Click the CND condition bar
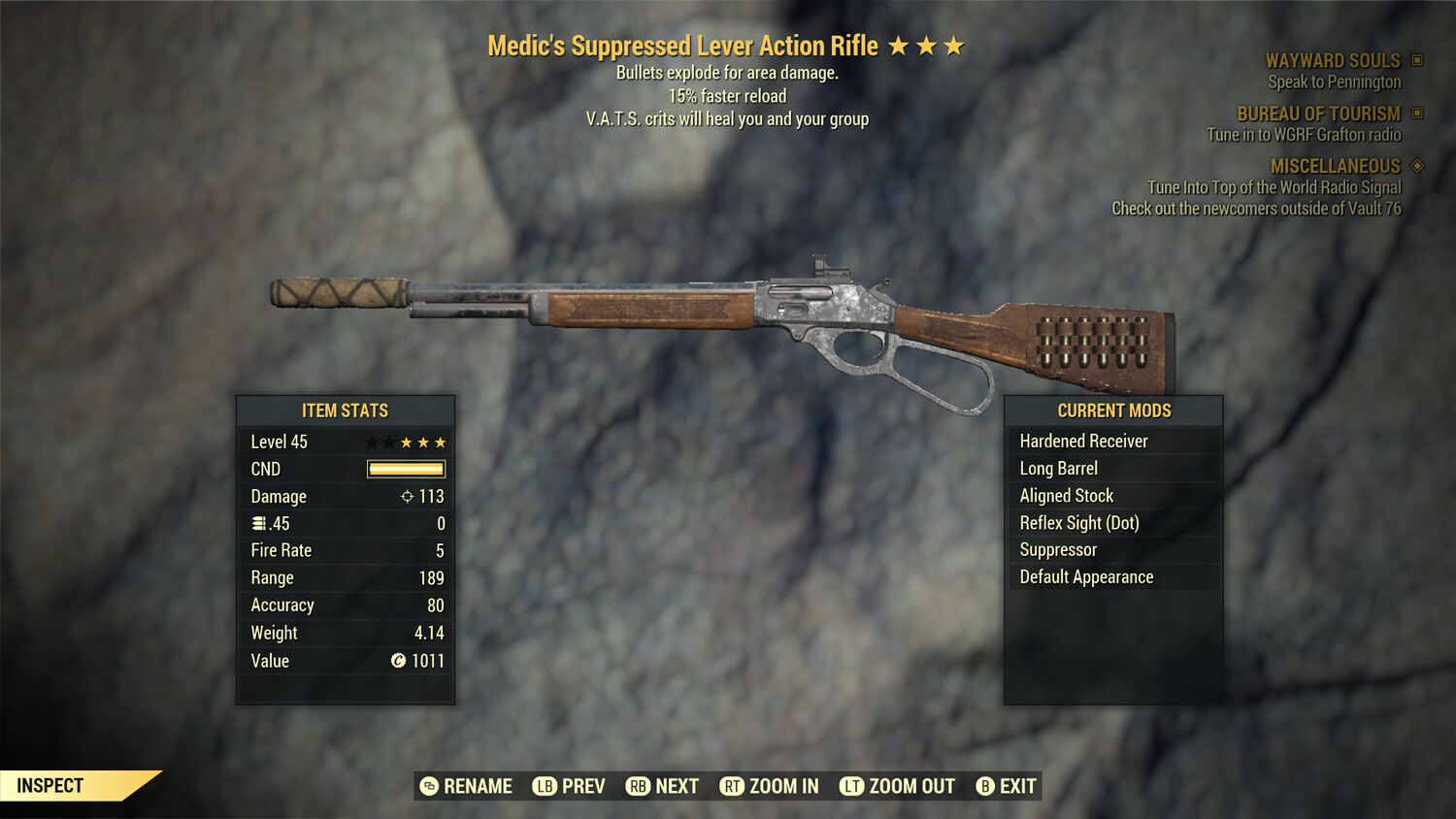Viewport: 1456px width, 819px height. [x=406, y=469]
